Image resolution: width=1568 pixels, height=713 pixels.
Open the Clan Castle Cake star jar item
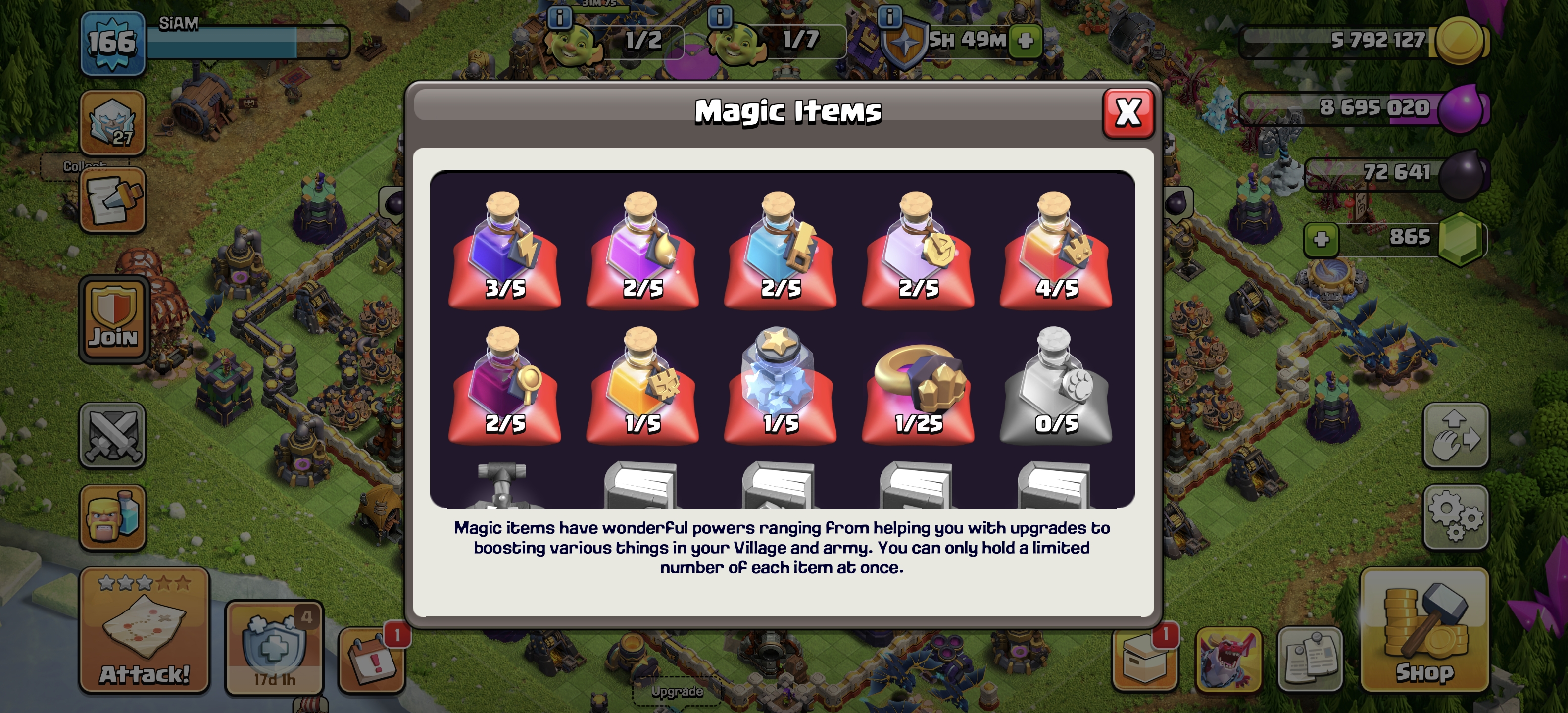click(x=780, y=385)
